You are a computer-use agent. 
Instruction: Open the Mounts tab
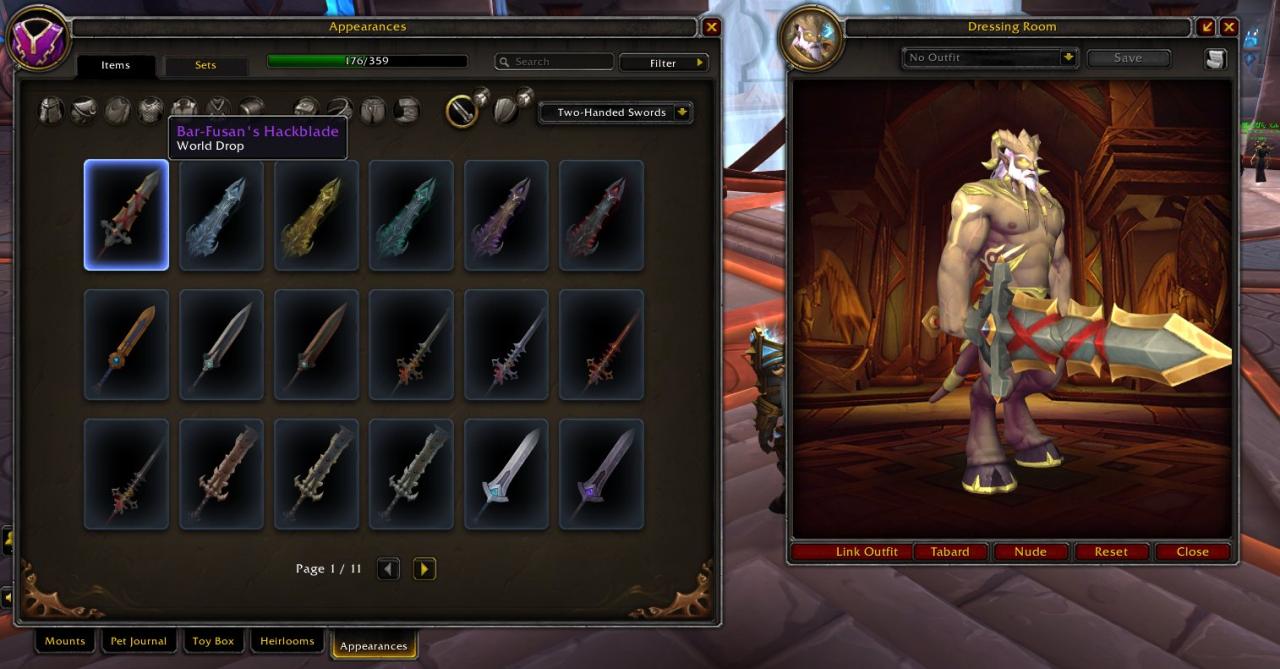[x=65, y=642]
